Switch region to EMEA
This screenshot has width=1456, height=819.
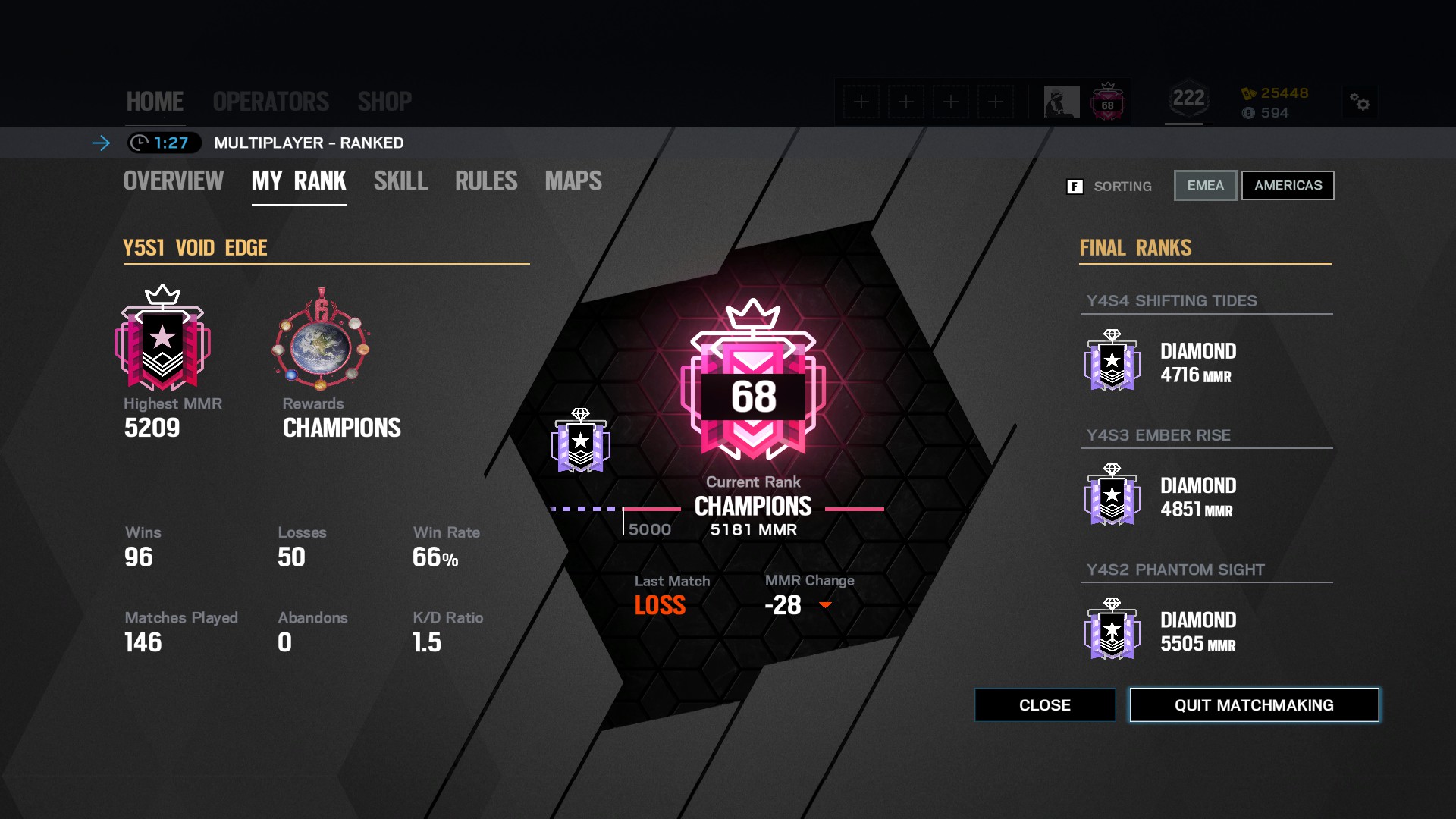pos(1205,185)
